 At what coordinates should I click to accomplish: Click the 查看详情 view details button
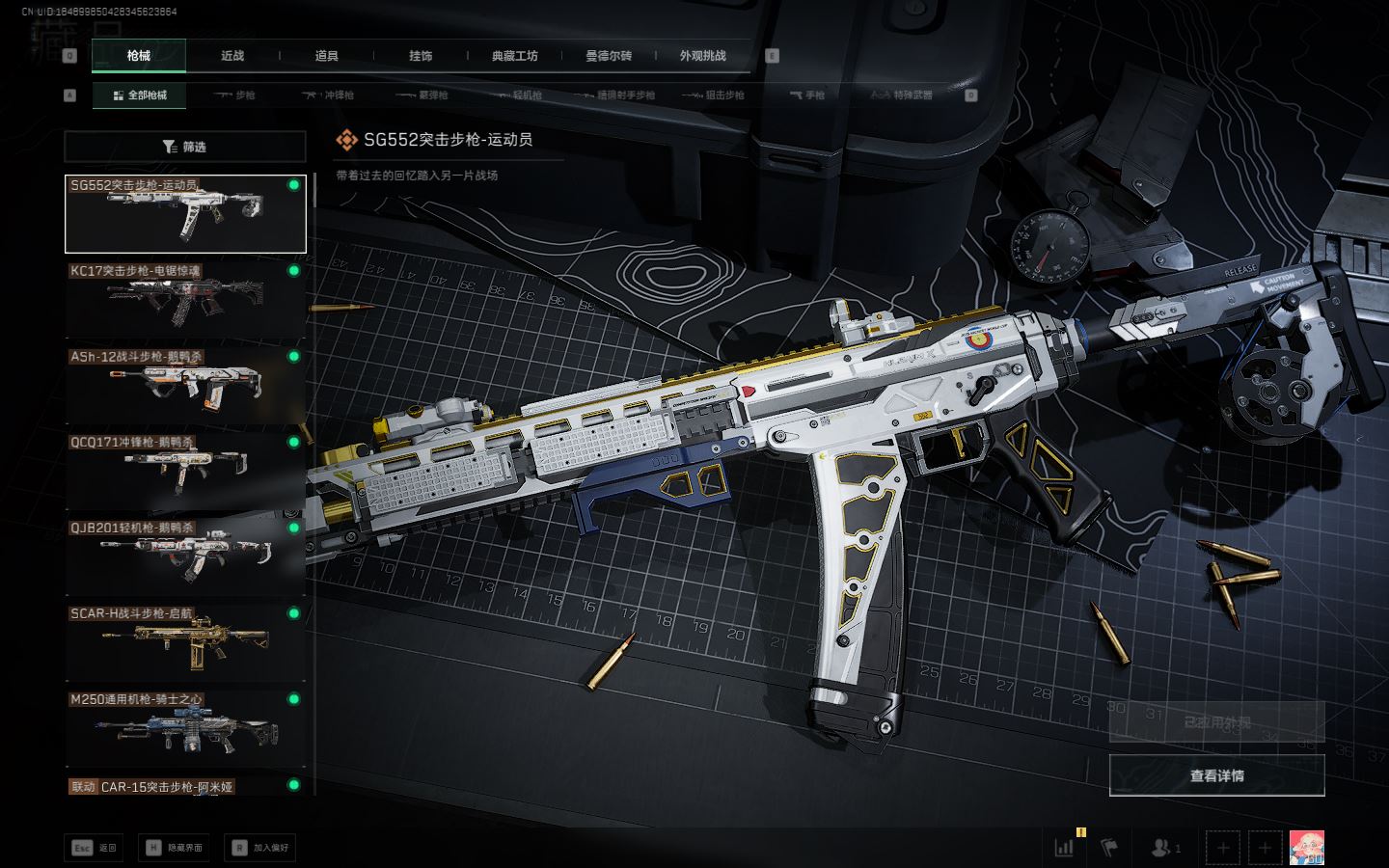[1216, 775]
